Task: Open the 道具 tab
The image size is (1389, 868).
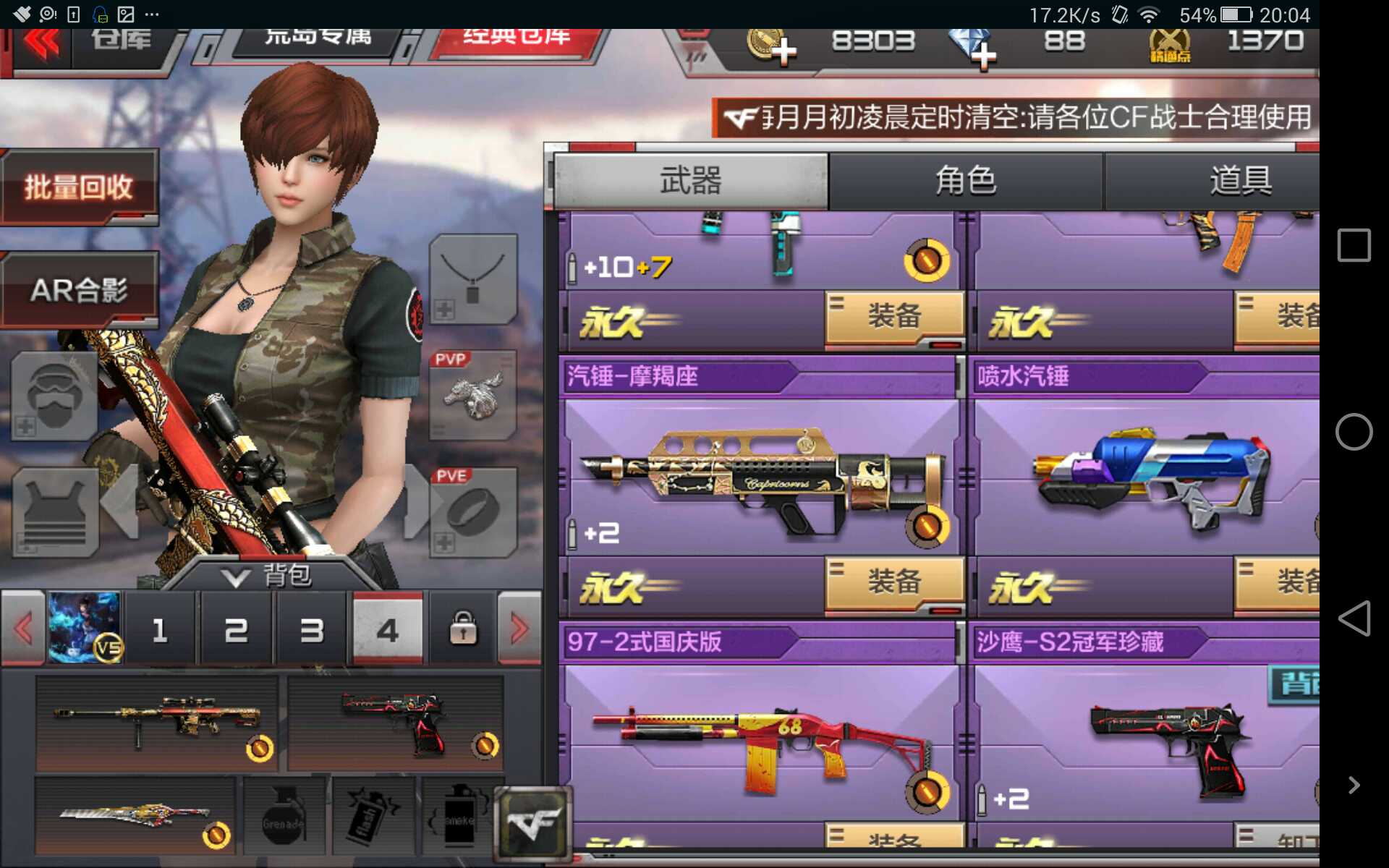Action: 1244,182
